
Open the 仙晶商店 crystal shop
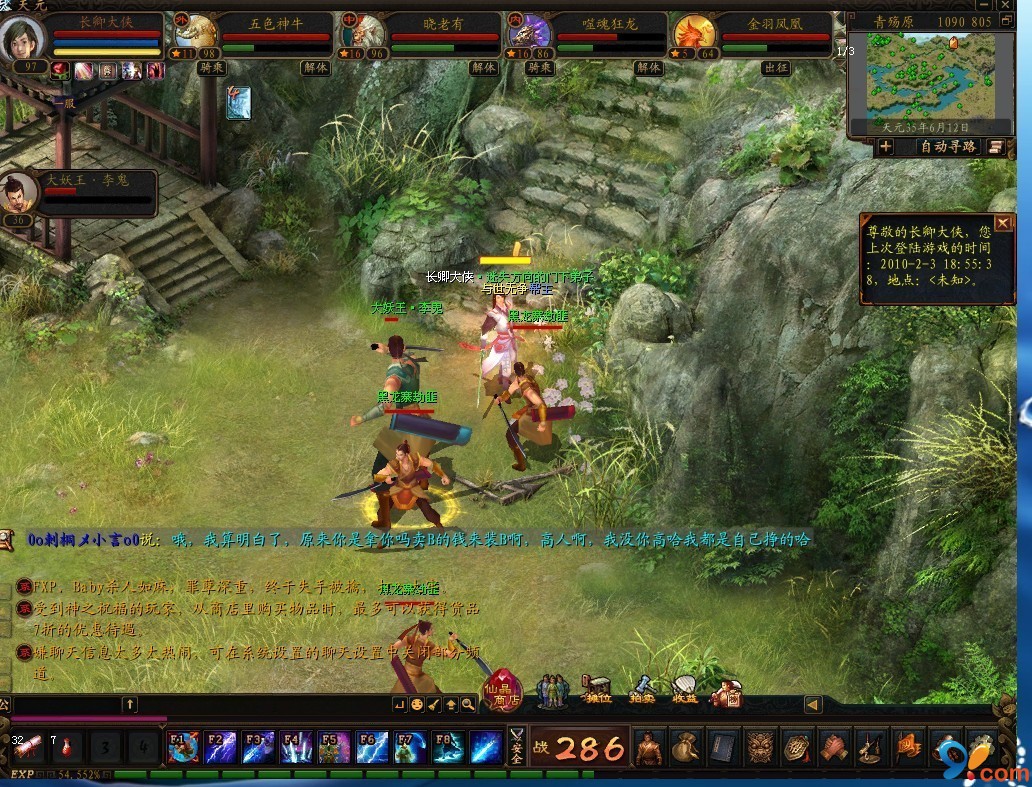coord(502,690)
